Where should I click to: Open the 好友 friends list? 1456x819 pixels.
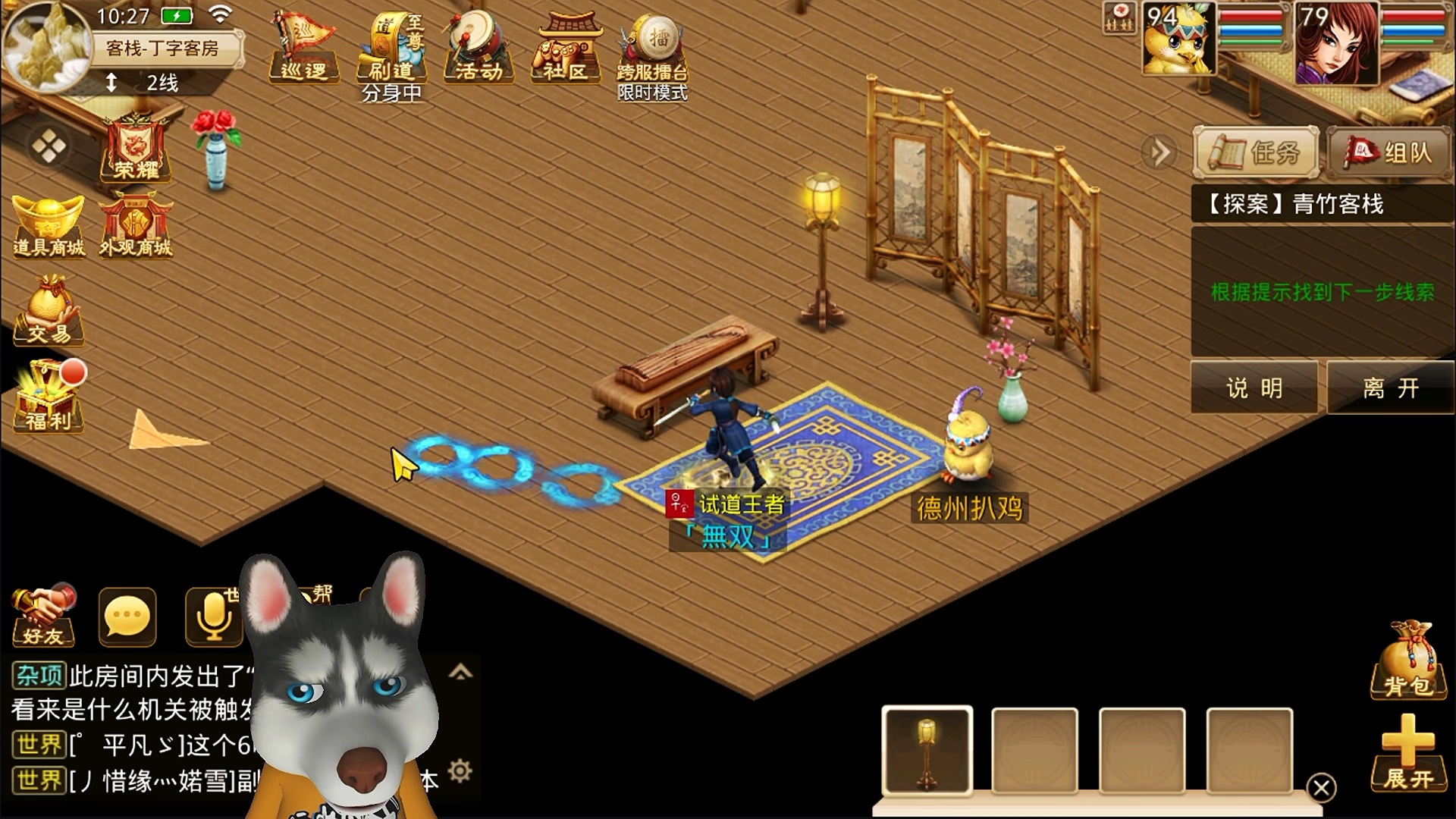pyautogui.click(x=43, y=616)
